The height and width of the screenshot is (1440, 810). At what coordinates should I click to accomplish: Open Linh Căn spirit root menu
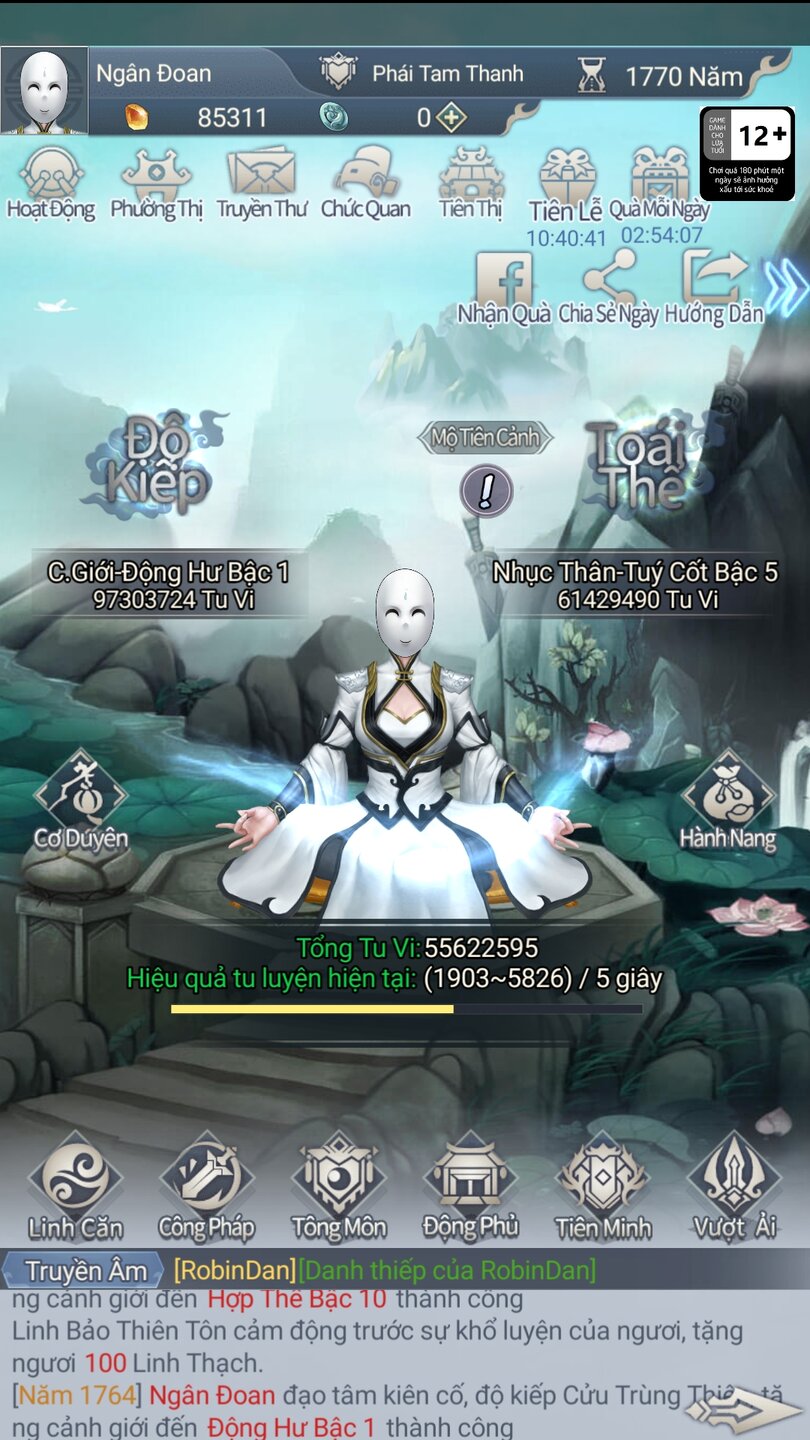click(76, 1186)
